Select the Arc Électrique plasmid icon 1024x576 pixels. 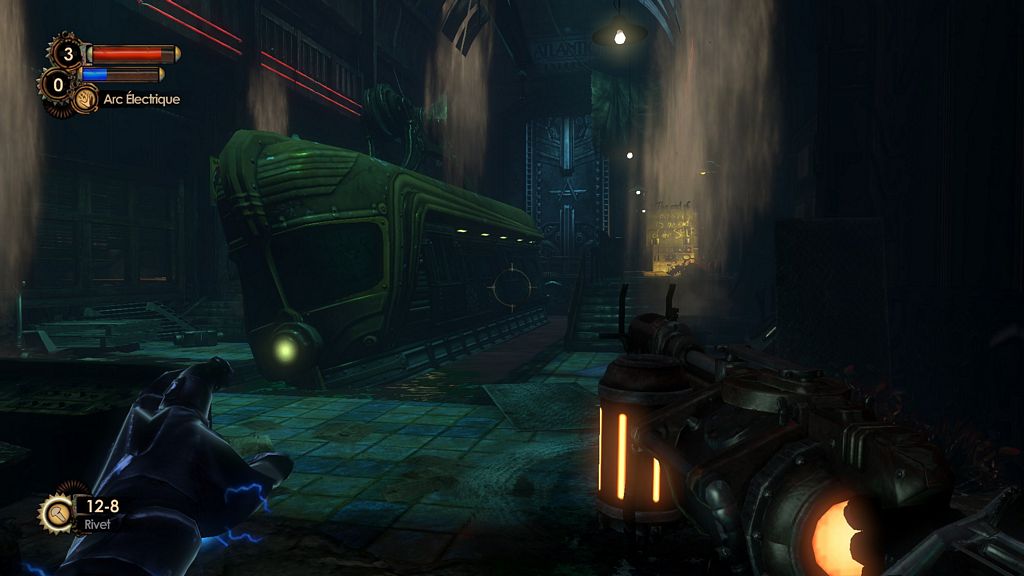pos(85,99)
